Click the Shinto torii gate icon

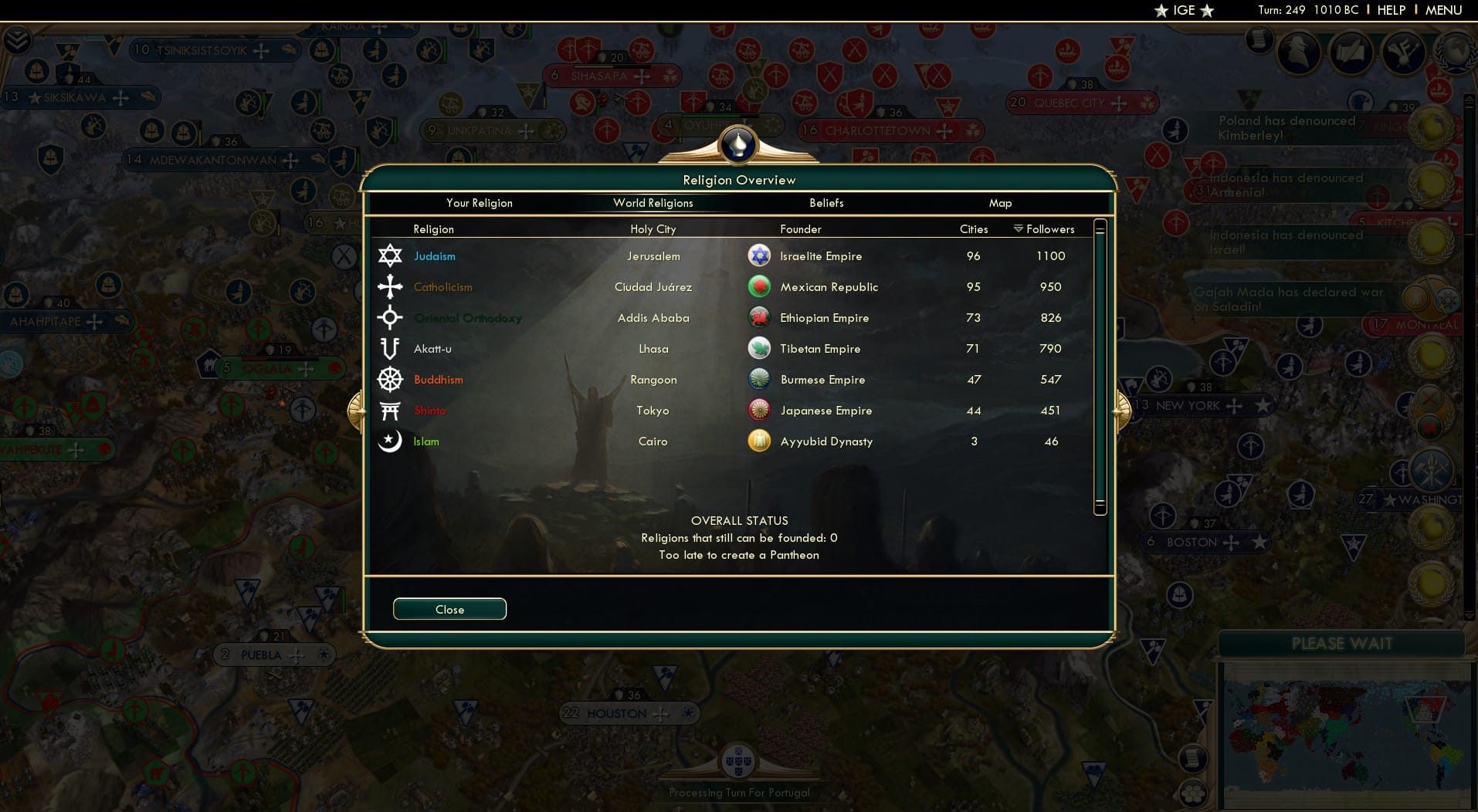[x=390, y=410]
